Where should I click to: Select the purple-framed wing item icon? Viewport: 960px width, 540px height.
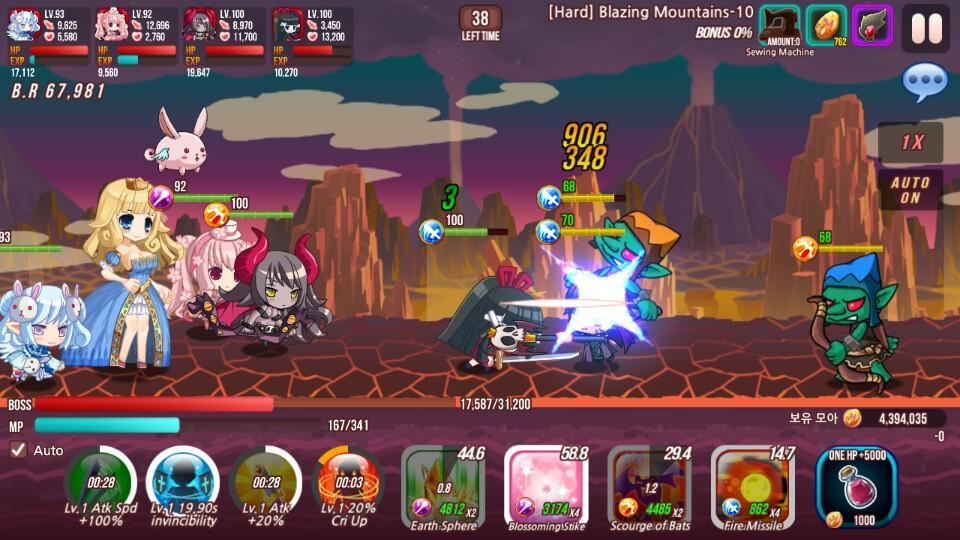872,26
